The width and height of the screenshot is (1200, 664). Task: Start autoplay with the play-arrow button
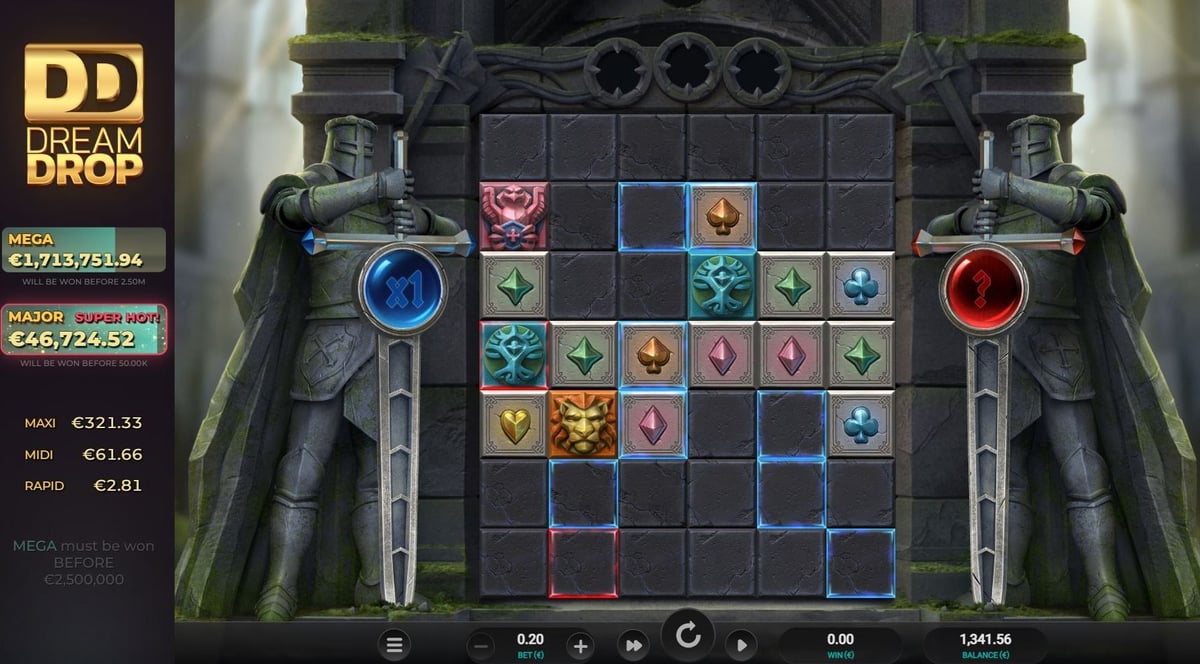[x=742, y=645]
